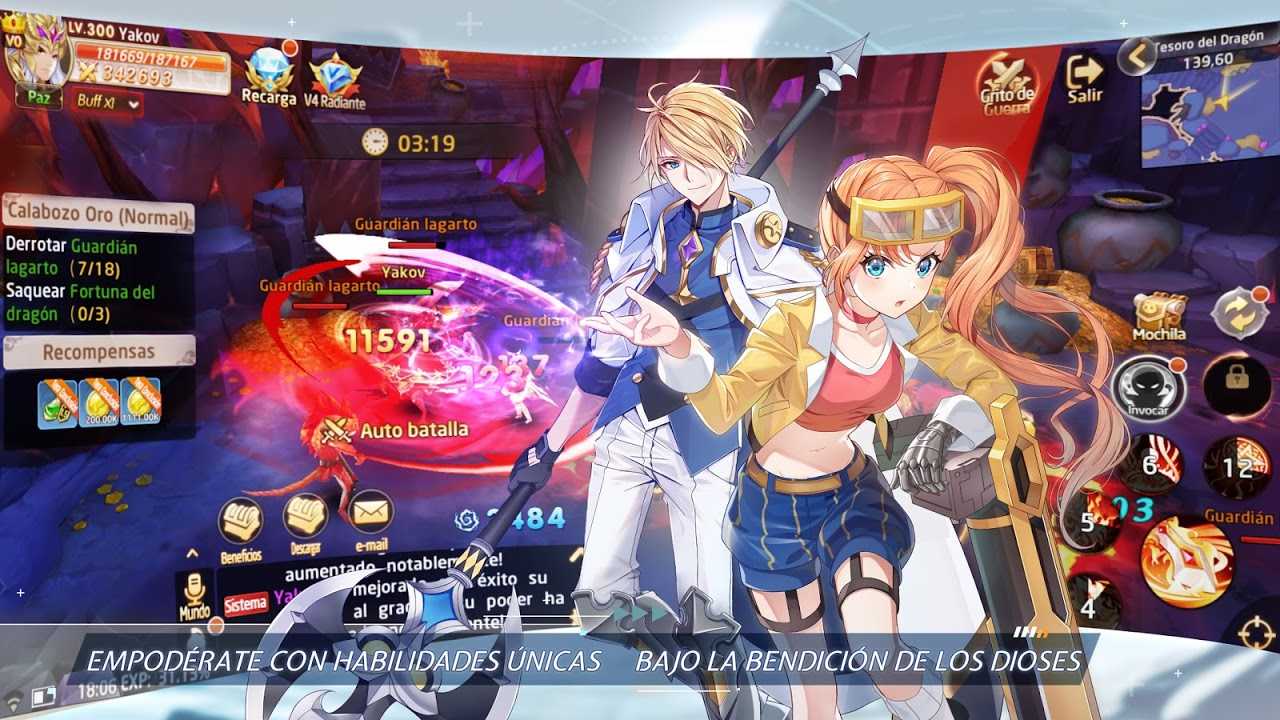Select the Mundo chat channel microphone
The width and height of the screenshot is (1280, 720).
pos(195,594)
